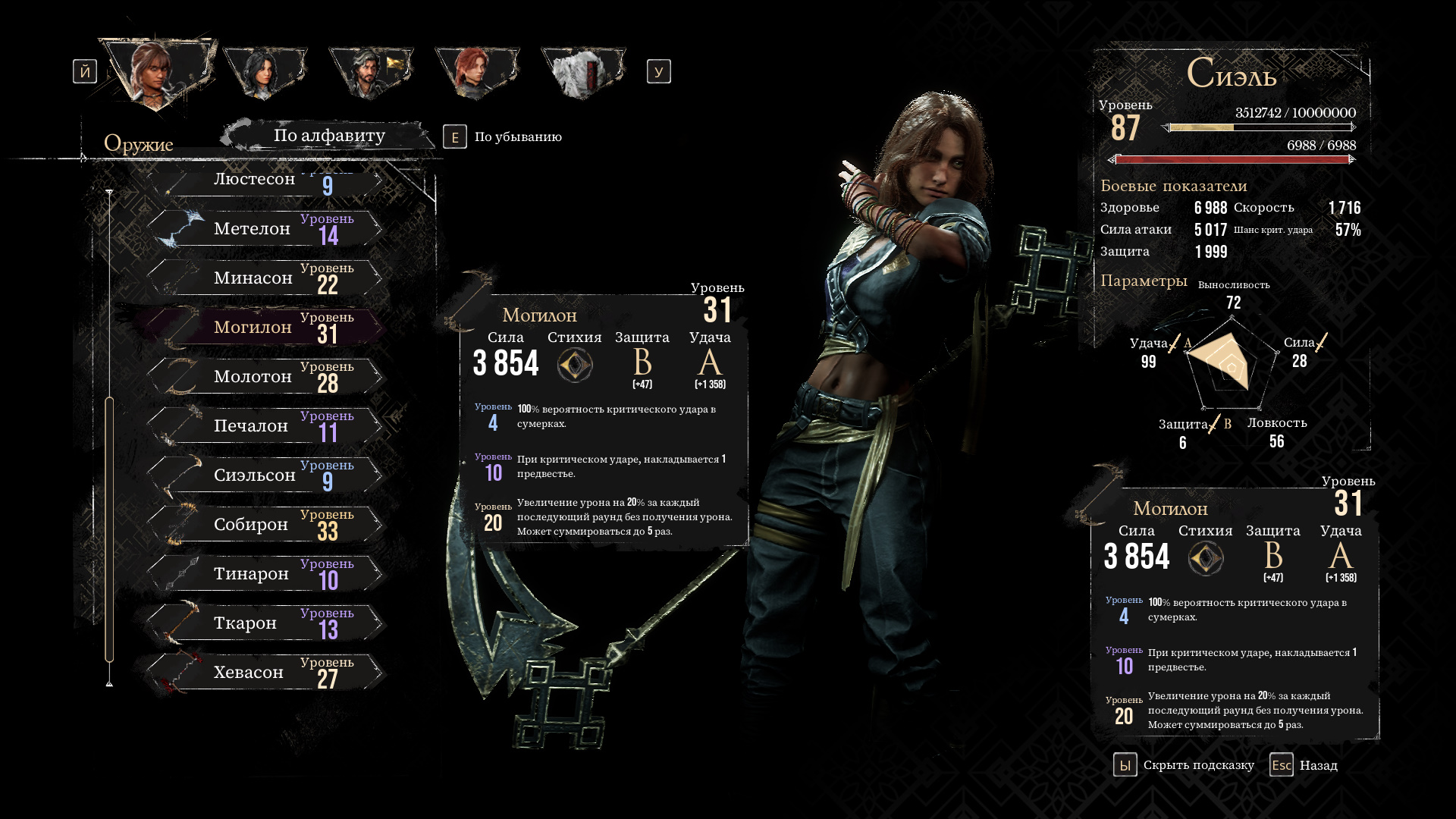Pick the Молотон weapon entry
The height and width of the screenshot is (819, 1456).
tap(265, 377)
